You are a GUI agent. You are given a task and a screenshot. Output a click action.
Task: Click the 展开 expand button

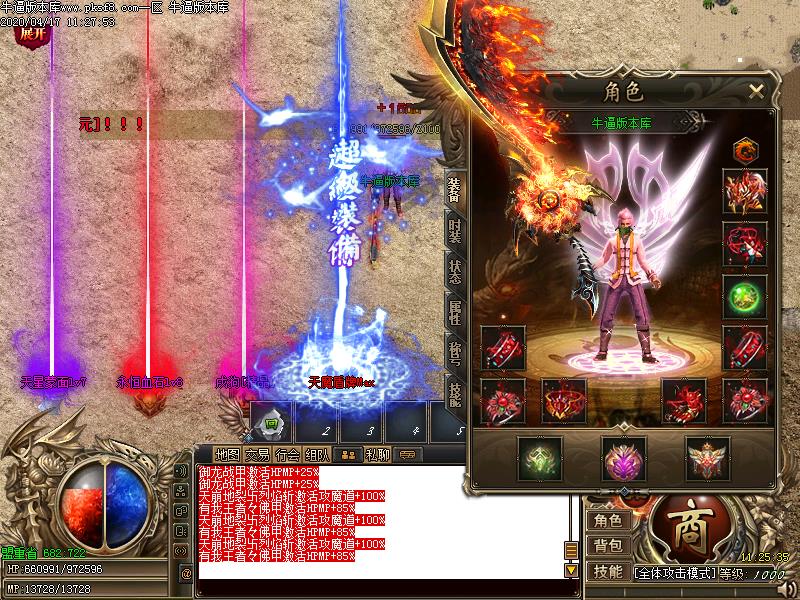(x=30, y=33)
